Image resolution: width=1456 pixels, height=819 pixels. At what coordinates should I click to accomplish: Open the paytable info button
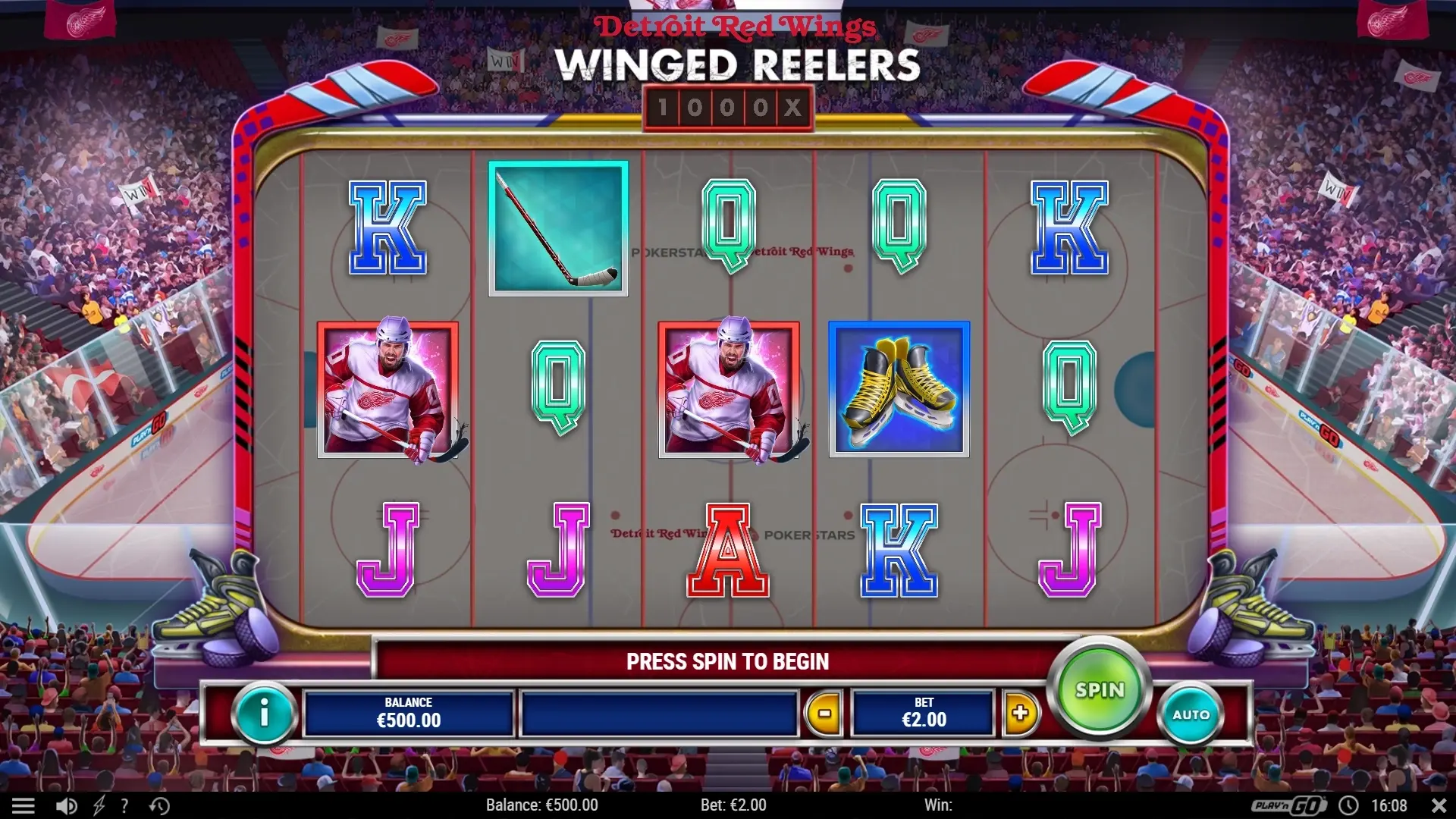pyautogui.click(x=264, y=713)
